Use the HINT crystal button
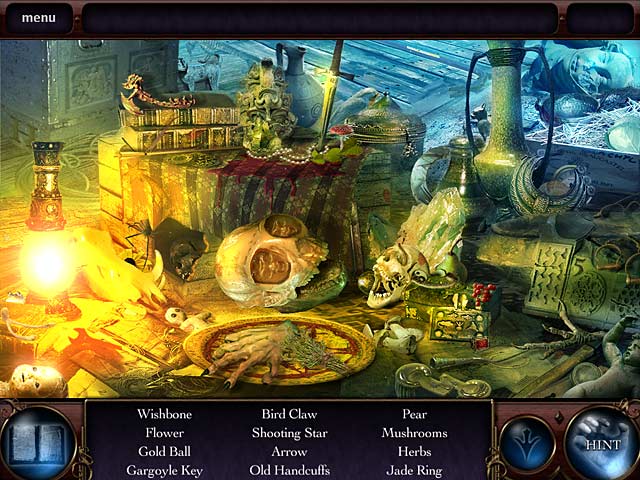 [602, 444]
